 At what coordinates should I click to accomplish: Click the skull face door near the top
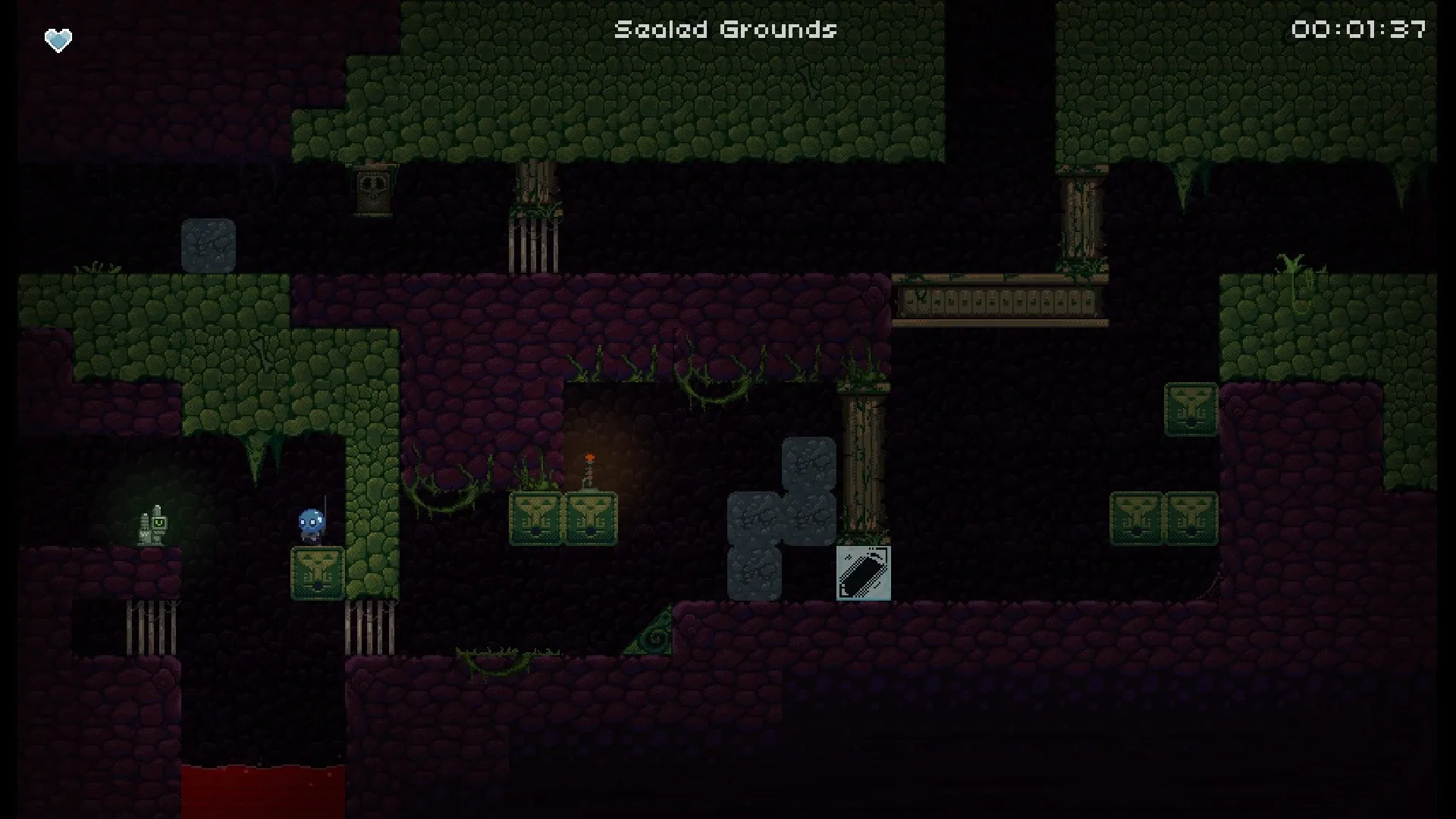tap(372, 190)
